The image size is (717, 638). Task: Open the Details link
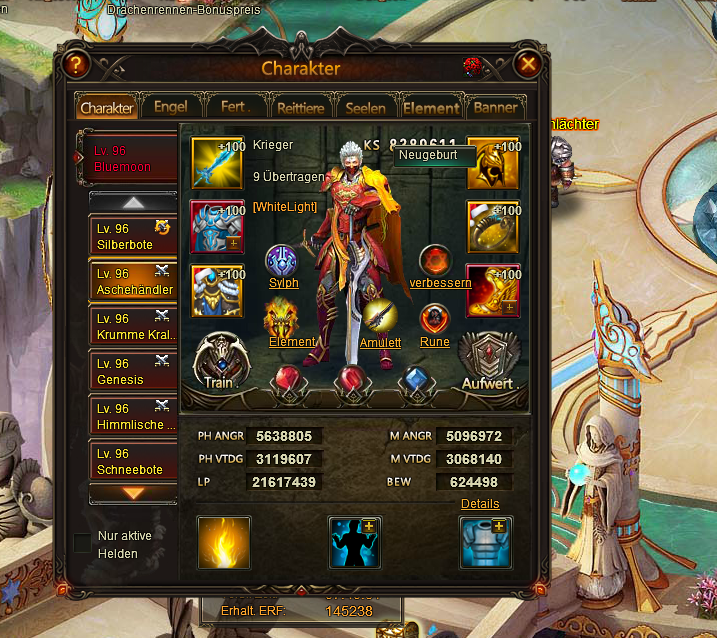pos(480,503)
